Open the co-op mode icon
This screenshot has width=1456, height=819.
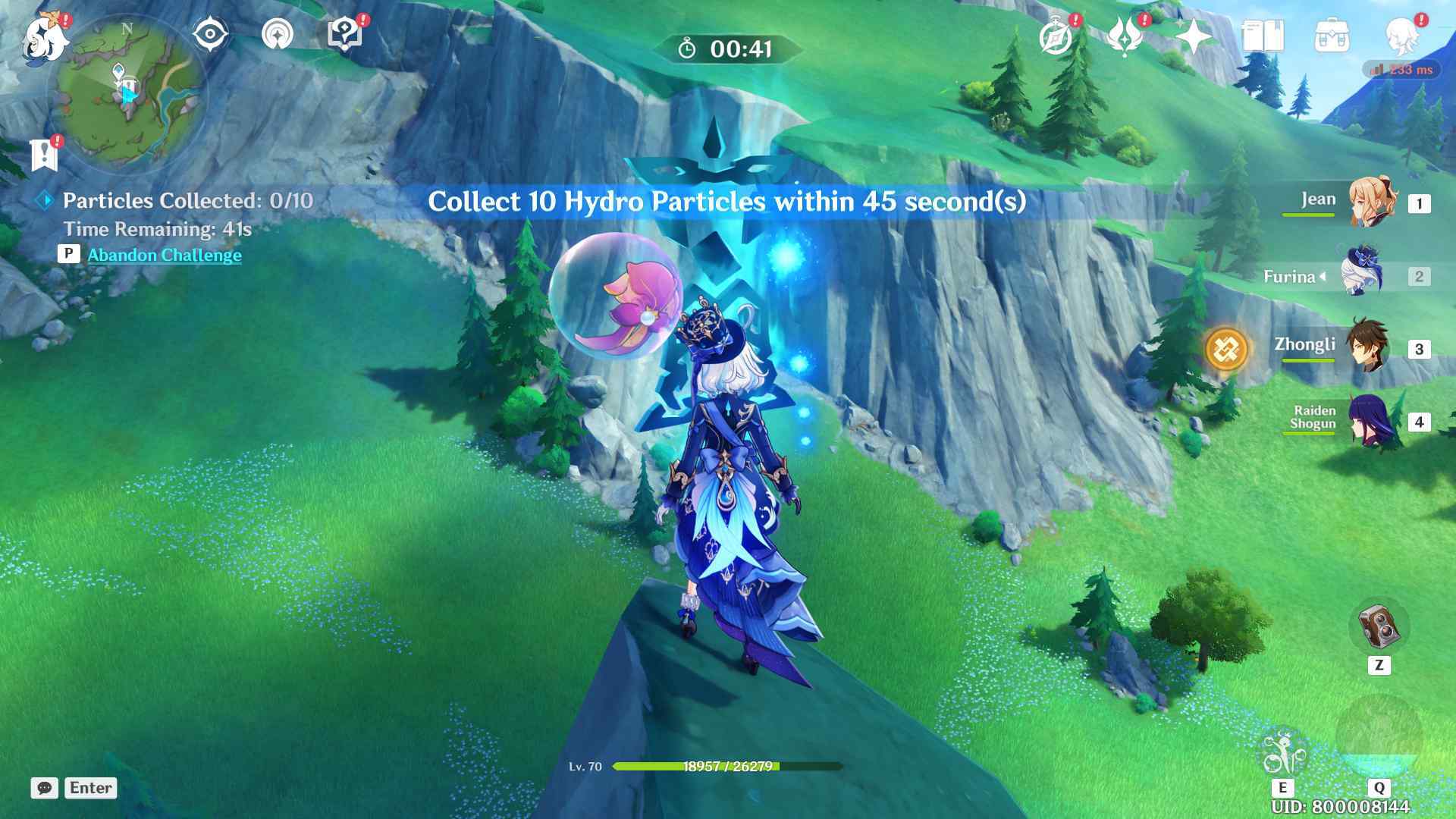click(x=278, y=35)
